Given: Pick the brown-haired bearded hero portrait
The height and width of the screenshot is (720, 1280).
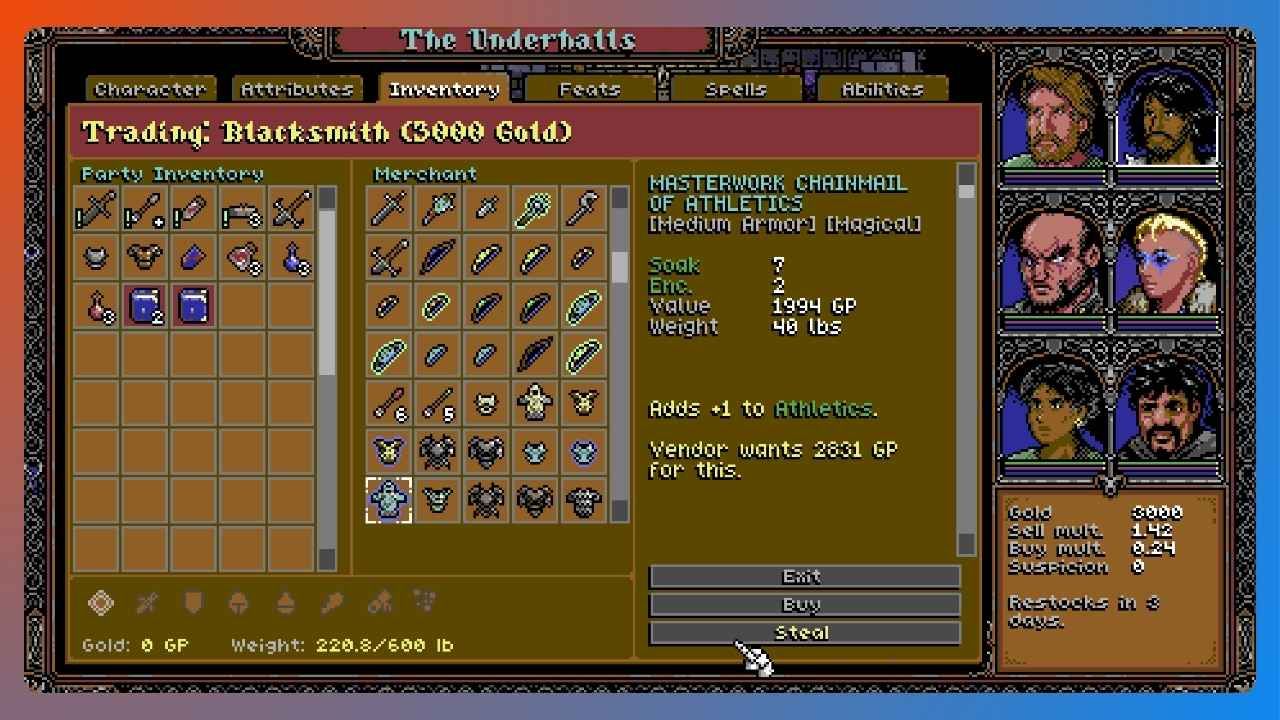Looking at the screenshot, I should pyautogui.click(x=1052, y=118).
